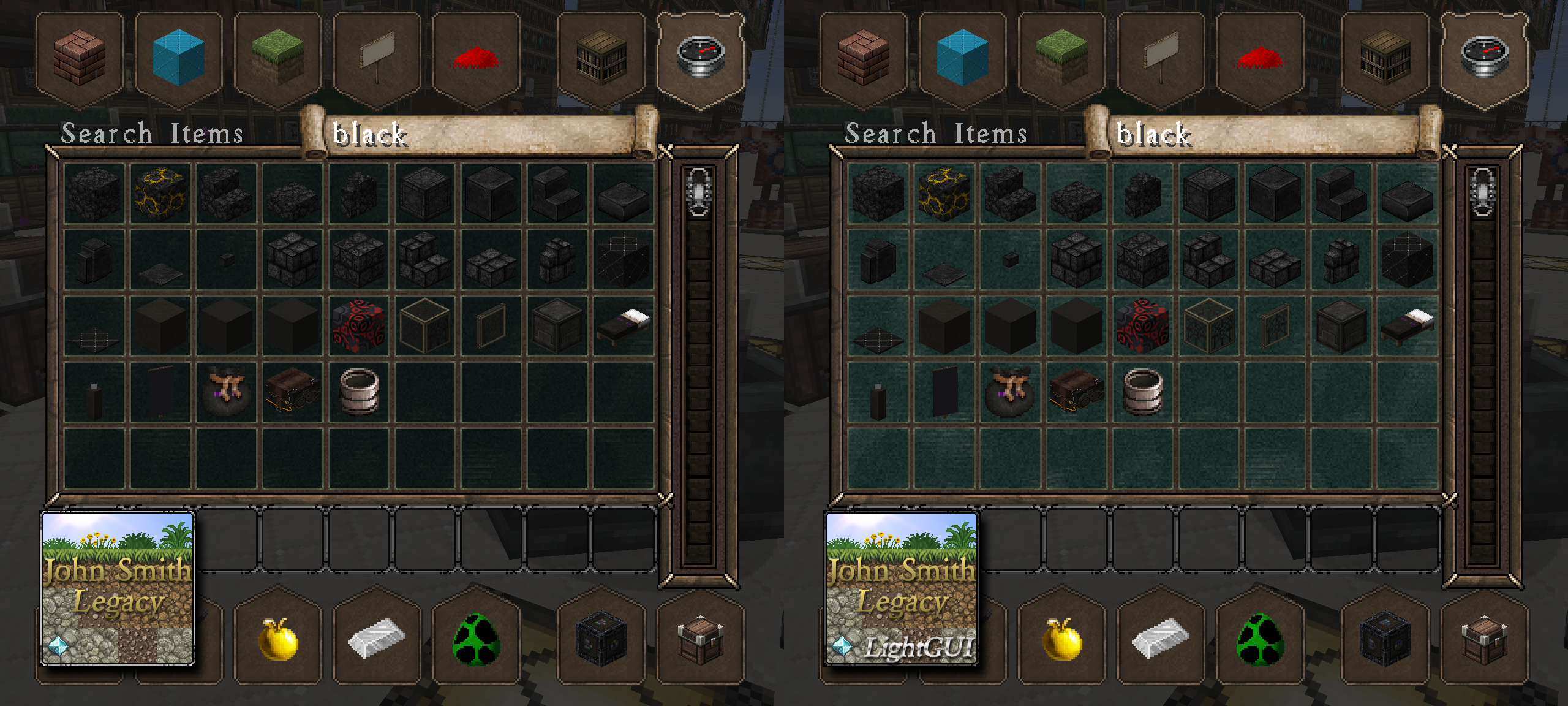This screenshot has height=706, width=1568.
Task: Select the black banner in the darker panel
Action: point(160,392)
